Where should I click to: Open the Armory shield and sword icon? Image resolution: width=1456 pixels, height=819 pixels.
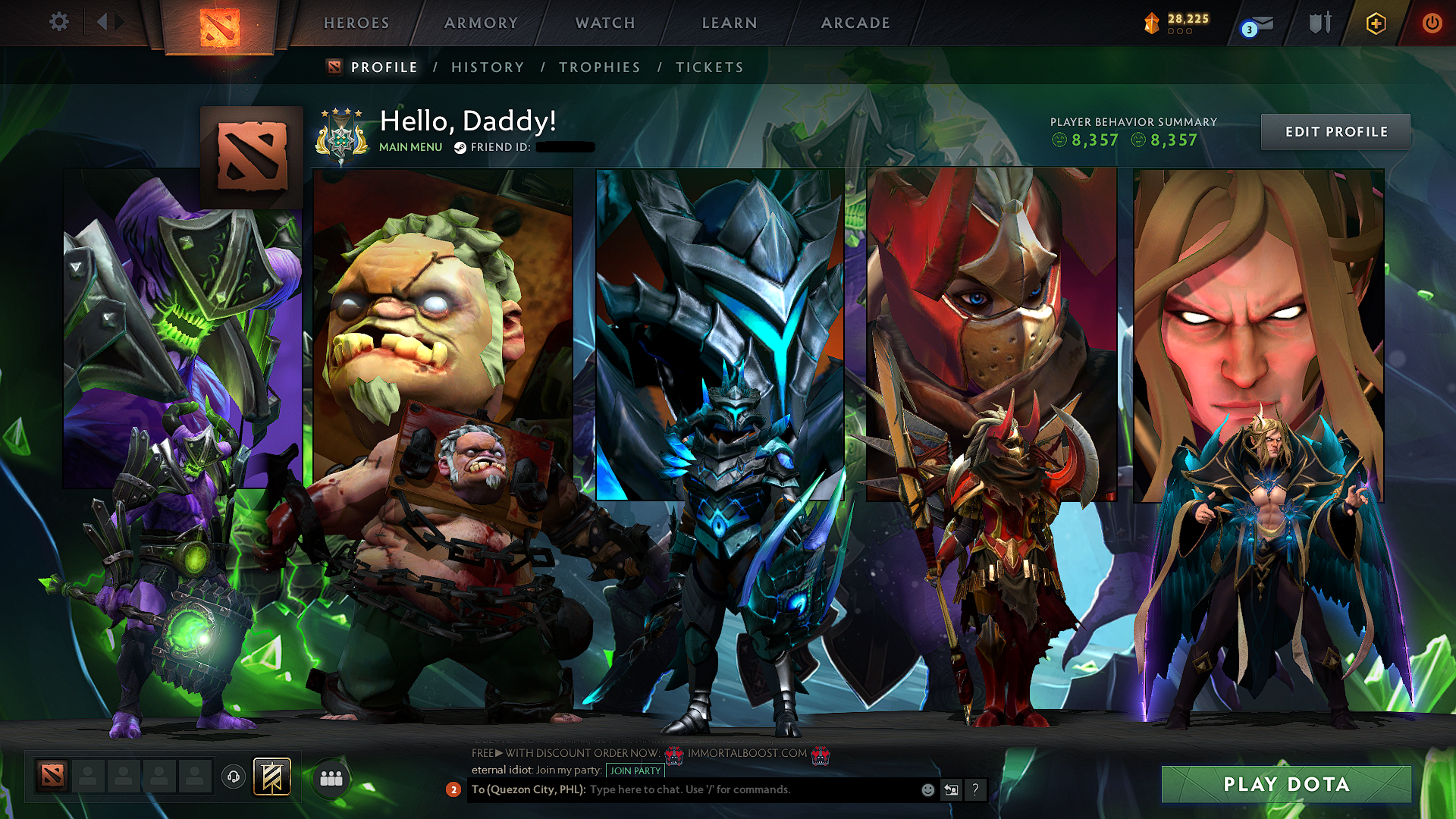[1319, 23]
